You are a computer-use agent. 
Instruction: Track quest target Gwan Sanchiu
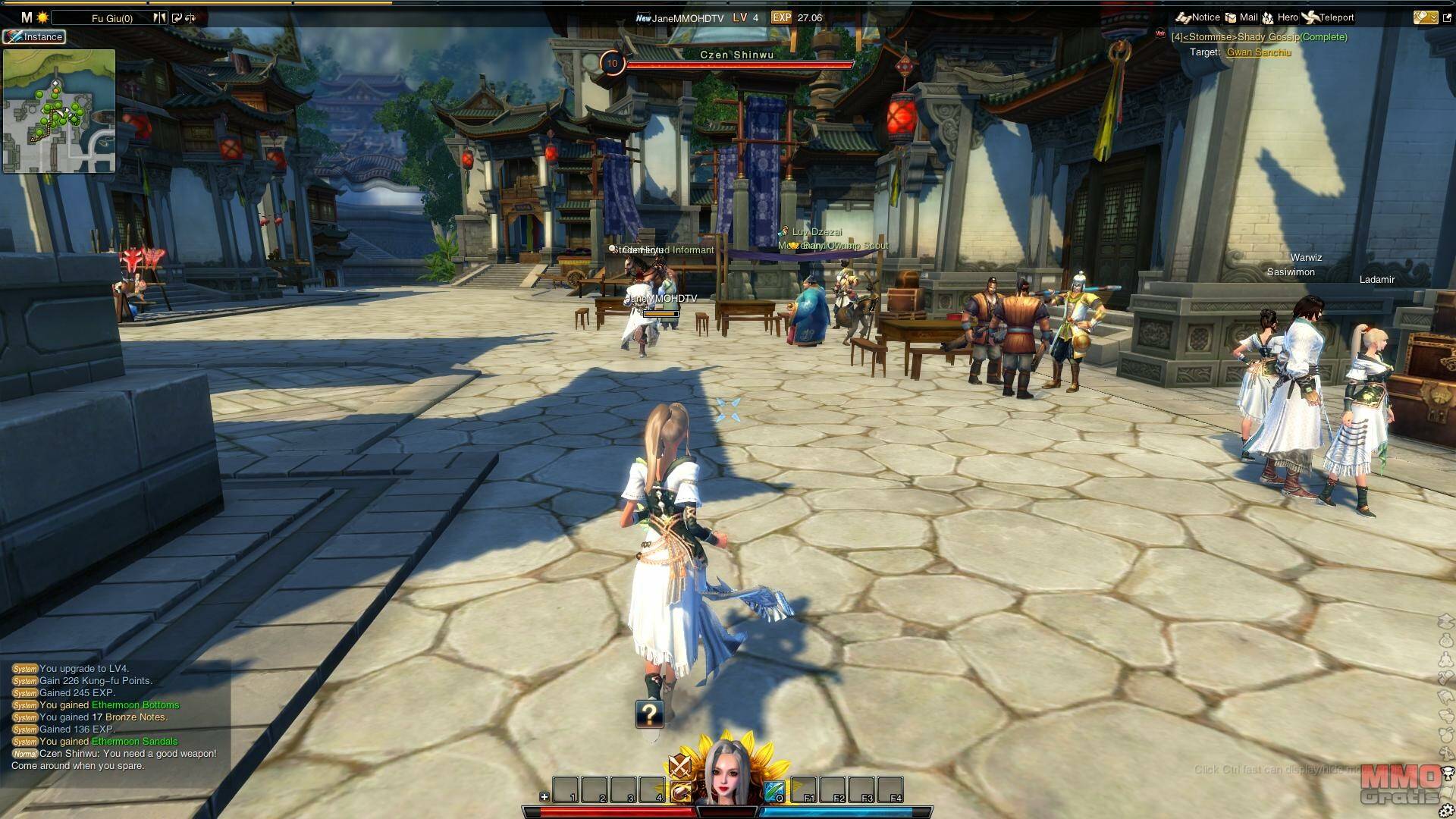1258,52
